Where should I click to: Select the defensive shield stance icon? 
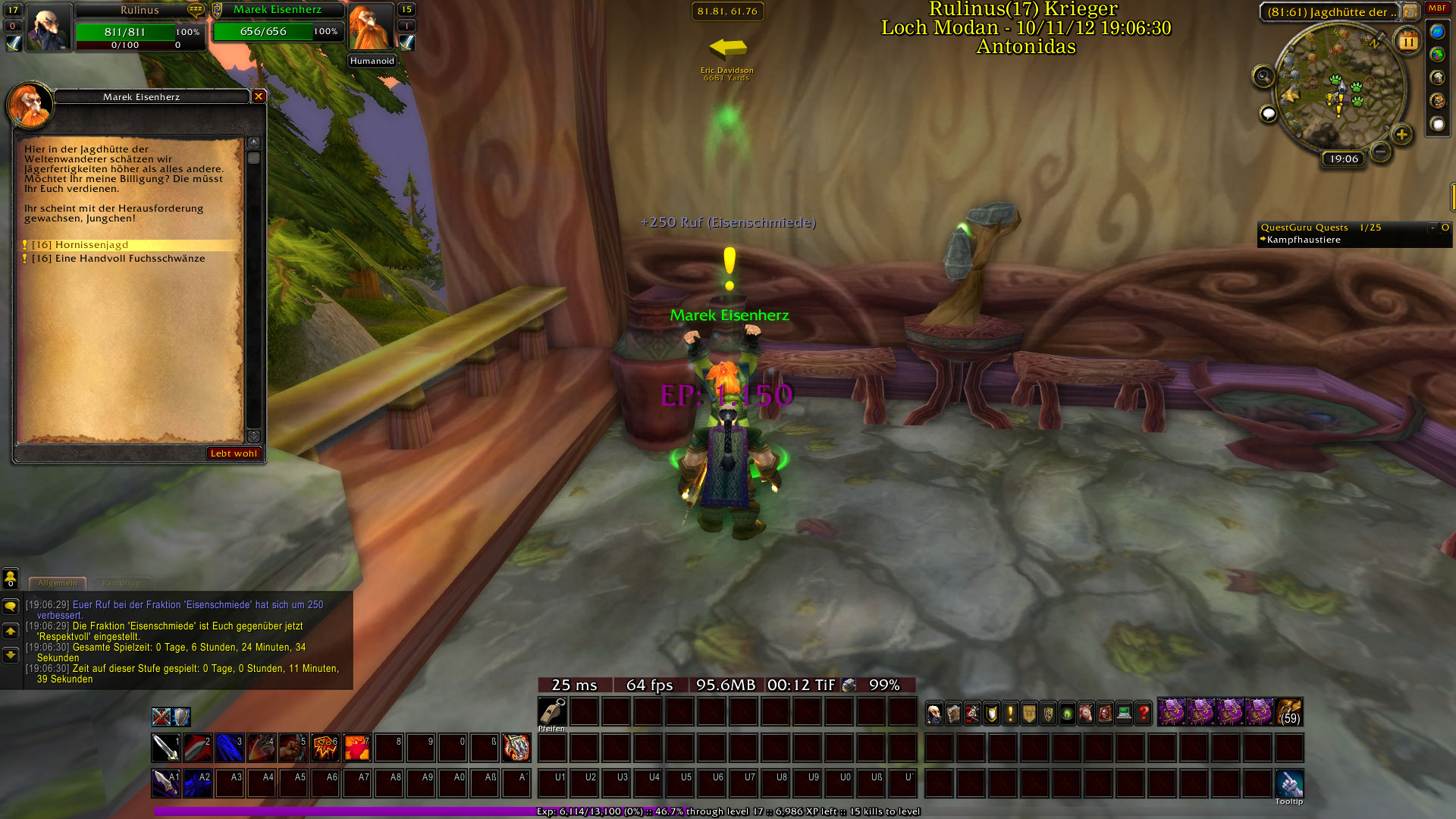click(x=181, y=717)
